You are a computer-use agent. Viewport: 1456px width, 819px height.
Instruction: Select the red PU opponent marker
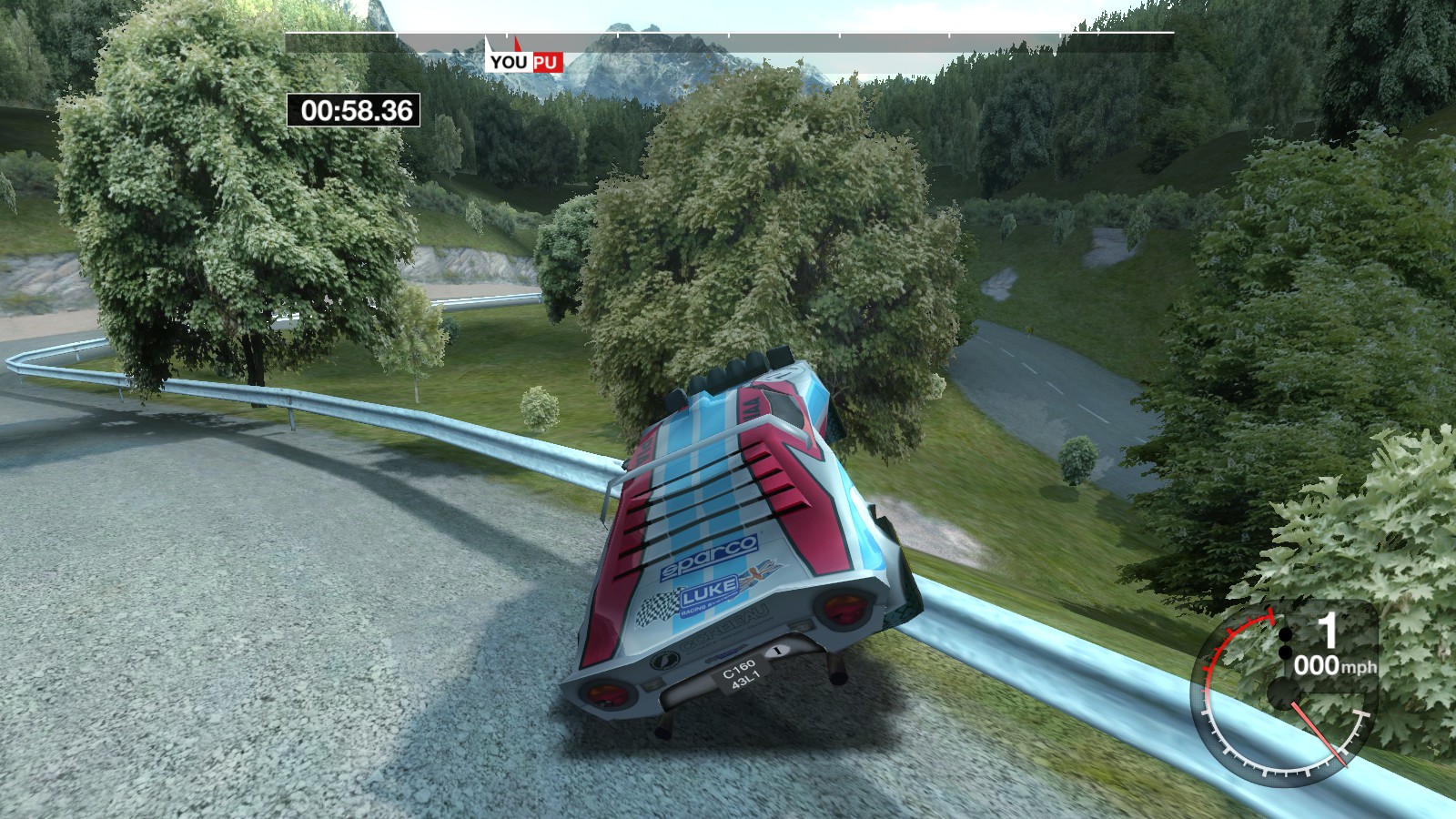click(546, 62)
